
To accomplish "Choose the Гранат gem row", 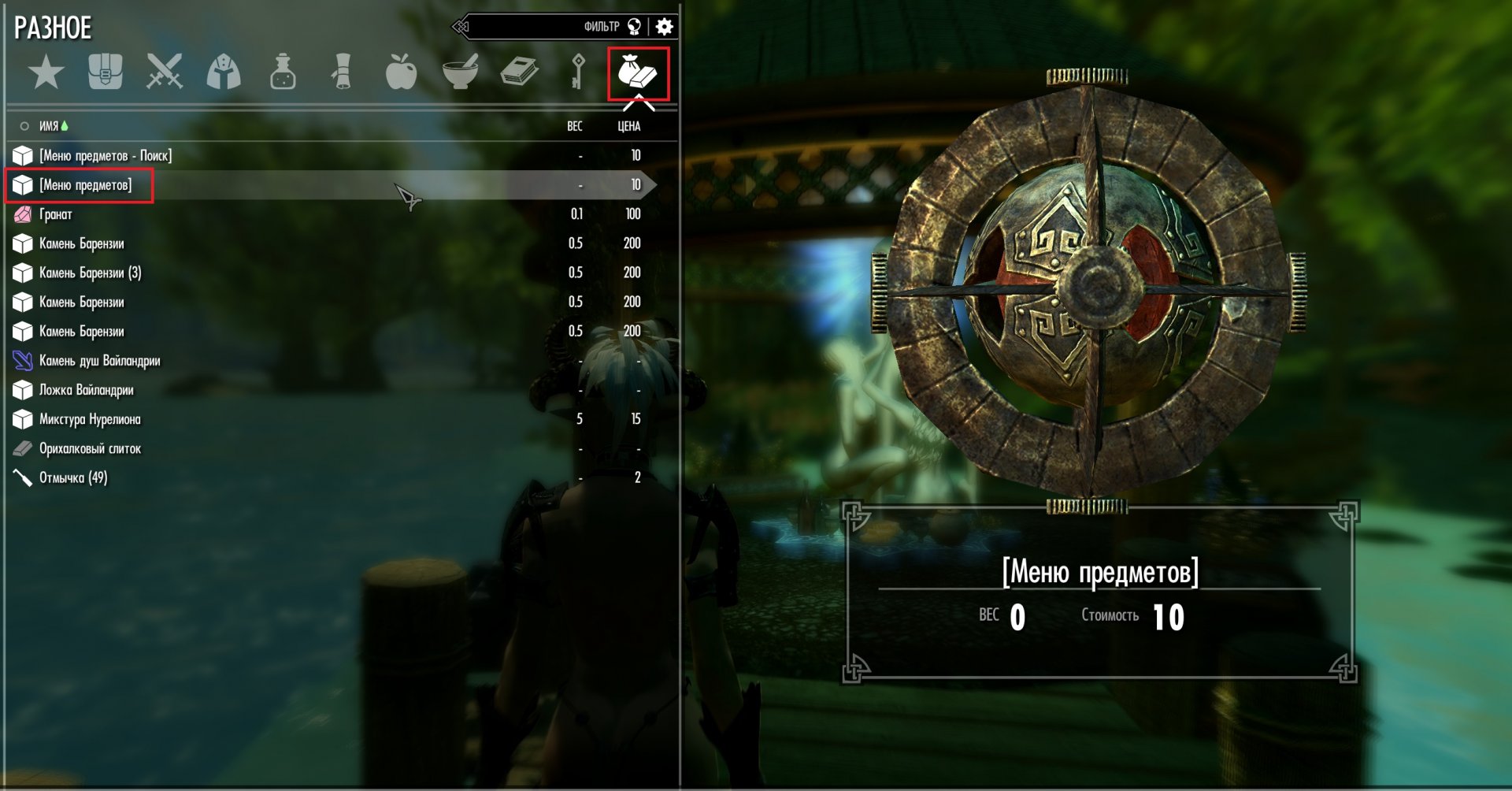I will click(x=56, y=214).
